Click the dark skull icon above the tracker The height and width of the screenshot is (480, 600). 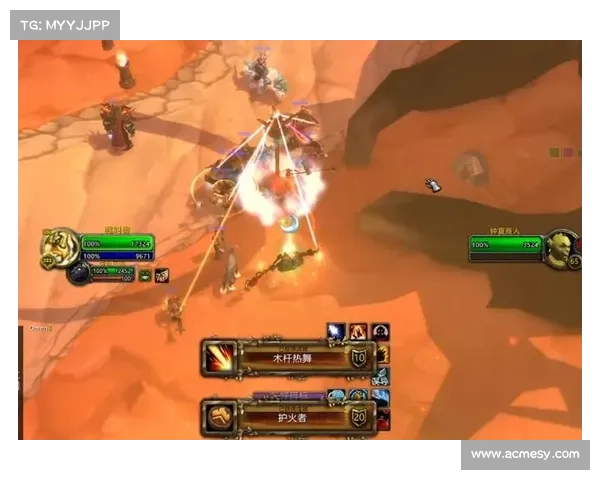tap(380, 331)
